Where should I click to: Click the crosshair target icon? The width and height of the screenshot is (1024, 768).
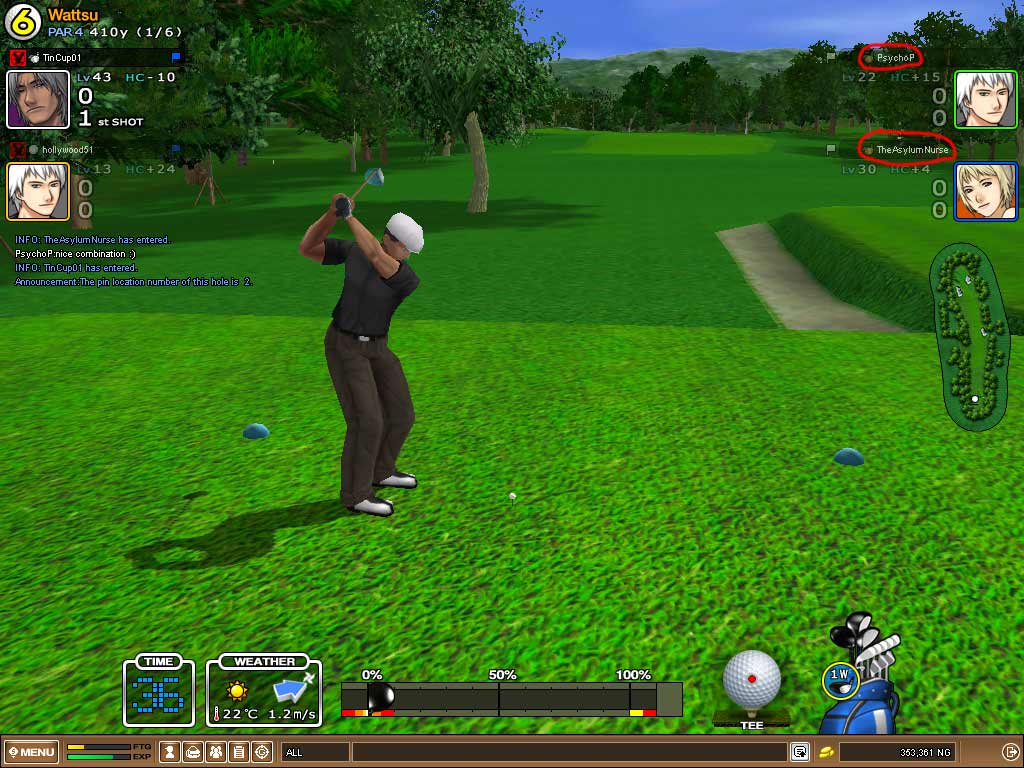(262, 752)
